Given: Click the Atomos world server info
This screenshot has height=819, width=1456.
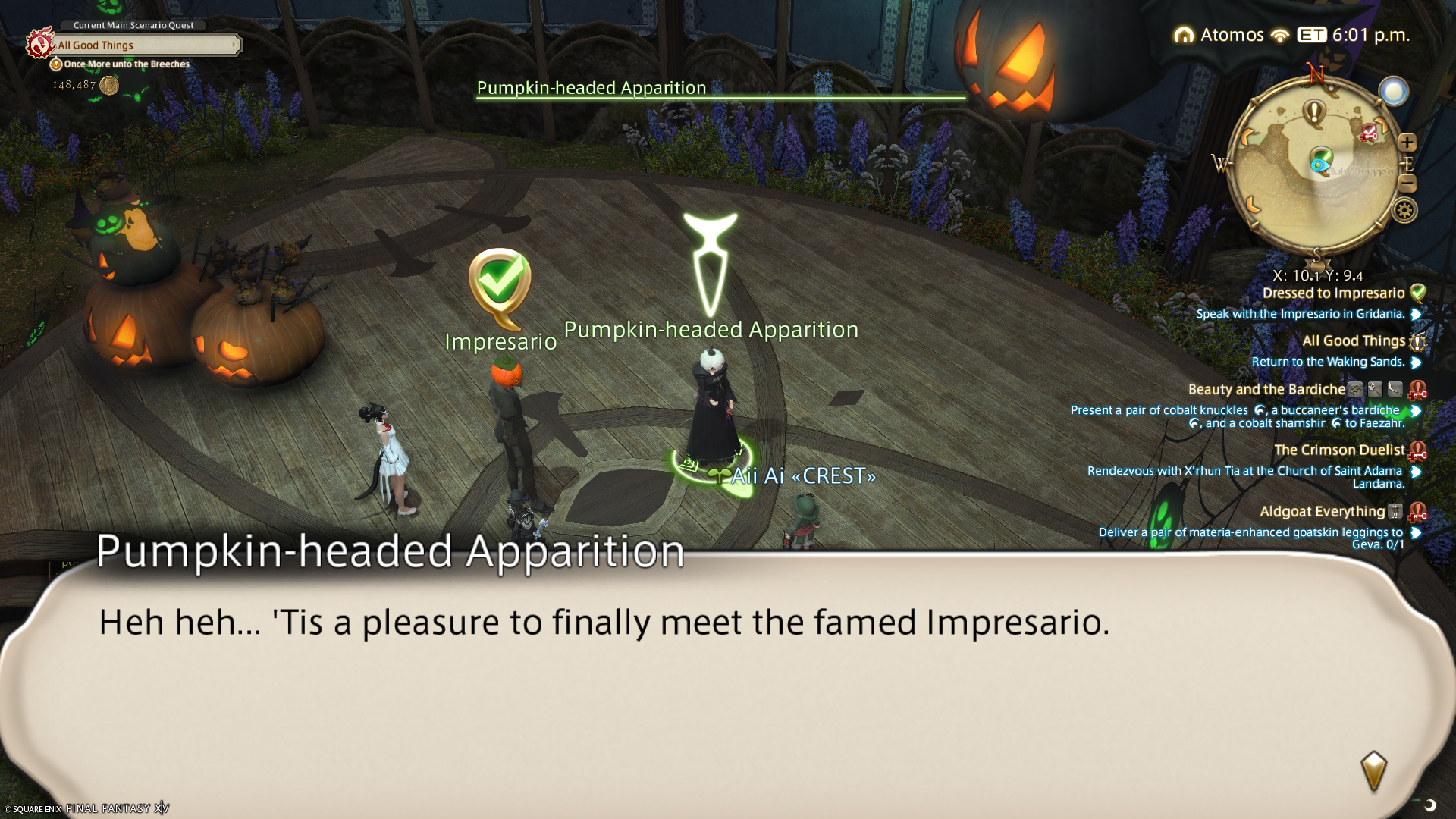Looking at the screenshot, I should [1219, 35].
